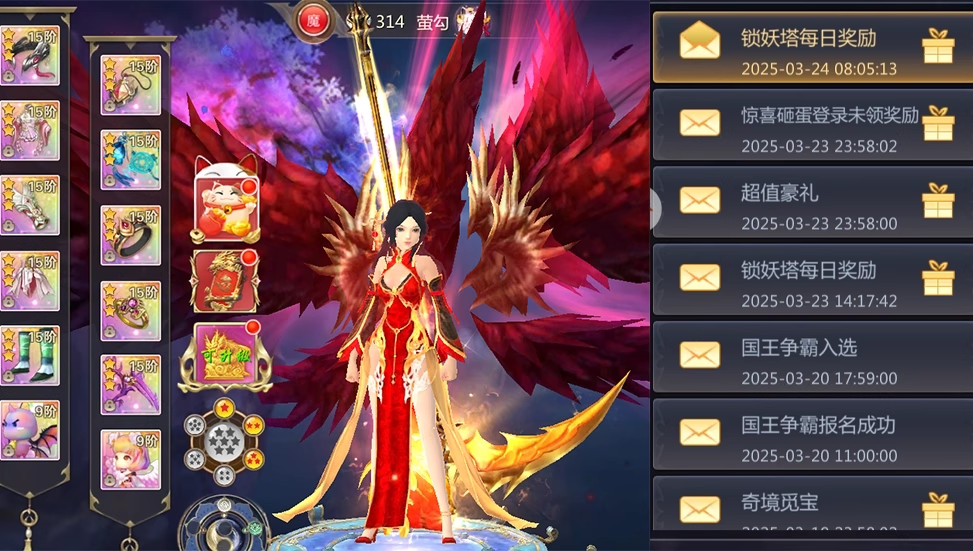The width and height of the screenshot is (973, 551).
Task: Click the golden dragon 可升级 upgrade icon
Action: [224, 357]
